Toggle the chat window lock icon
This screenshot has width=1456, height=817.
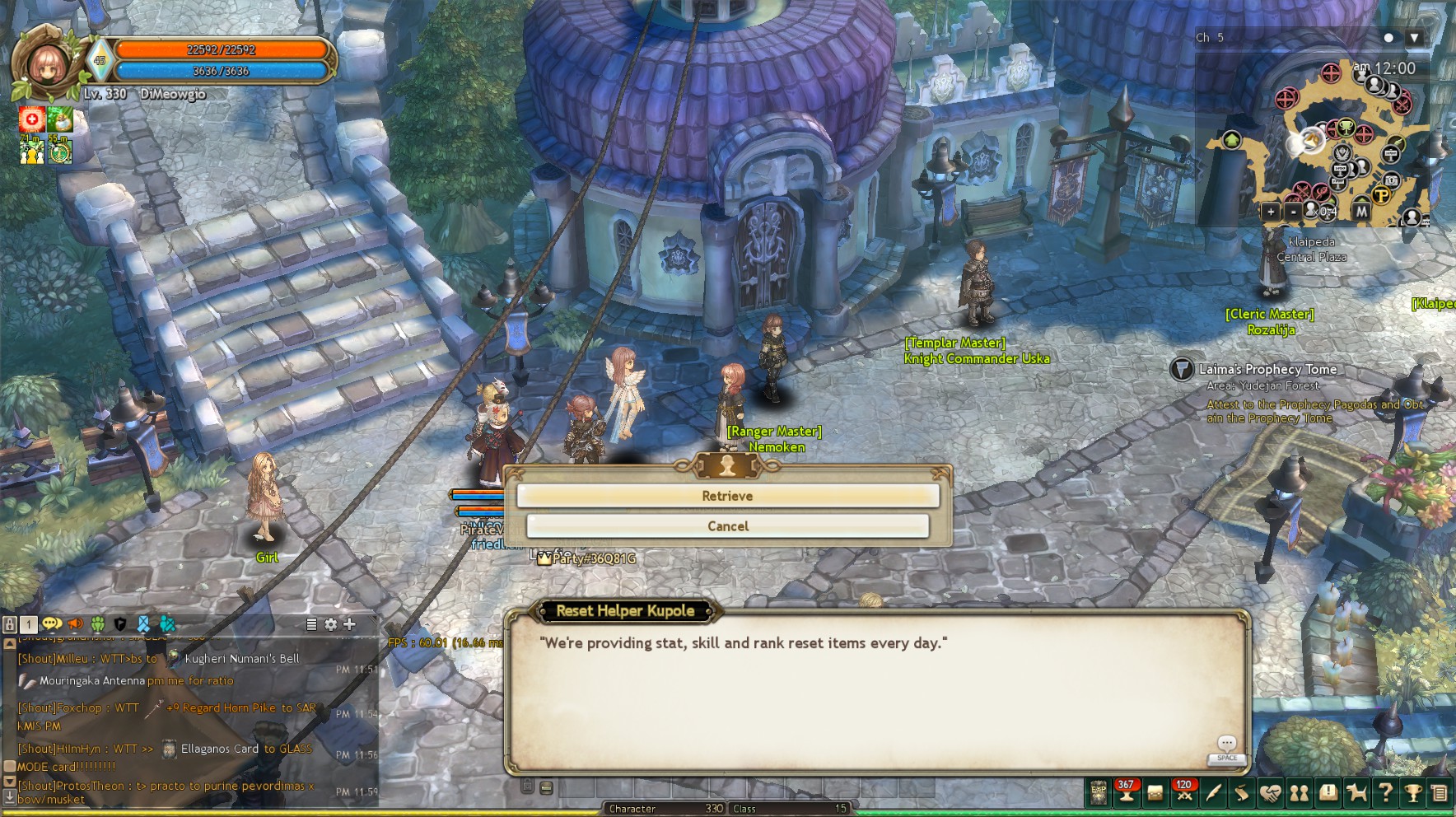pos(10,624)
